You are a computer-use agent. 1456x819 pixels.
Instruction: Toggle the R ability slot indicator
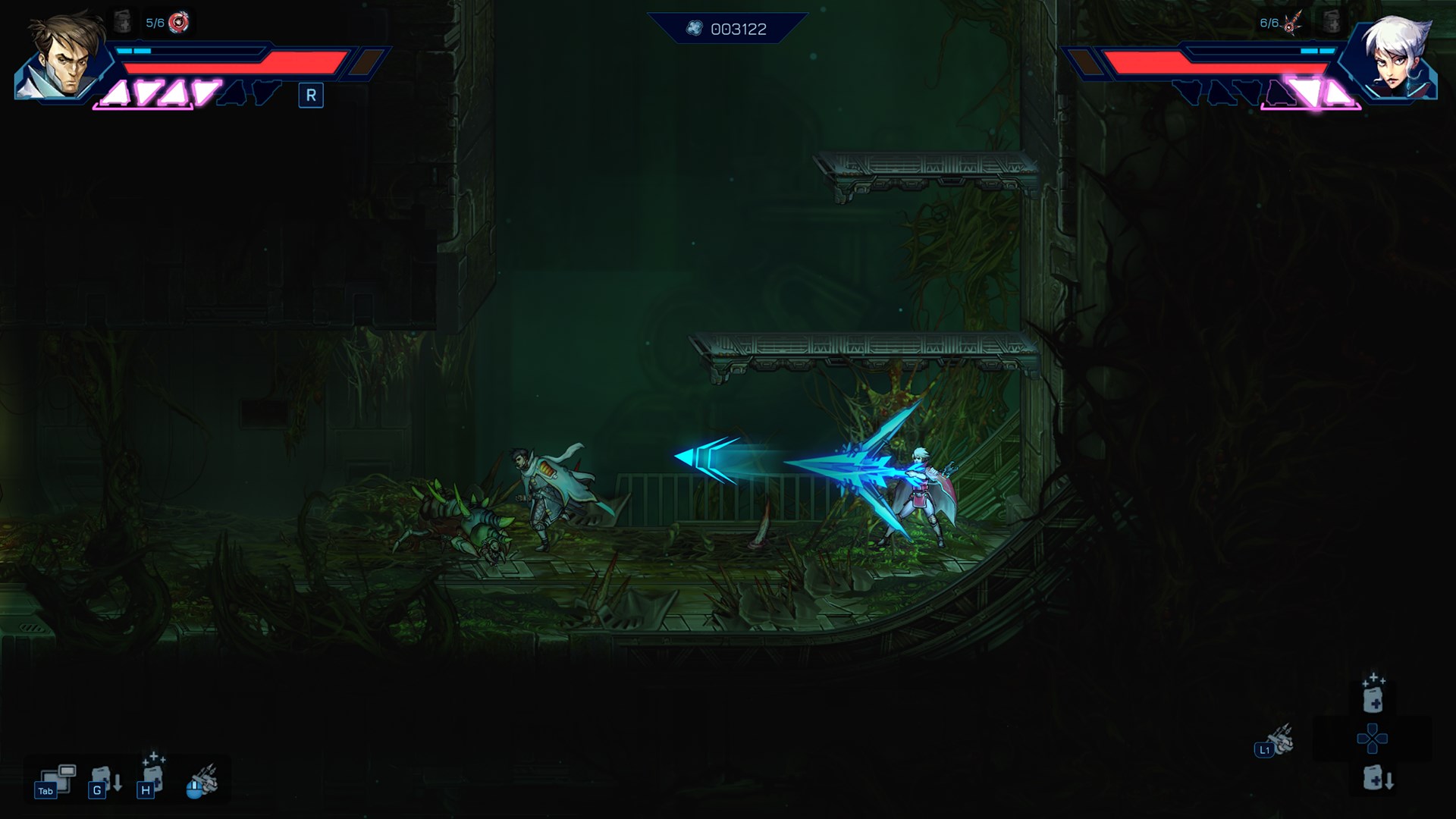point(309,95)
